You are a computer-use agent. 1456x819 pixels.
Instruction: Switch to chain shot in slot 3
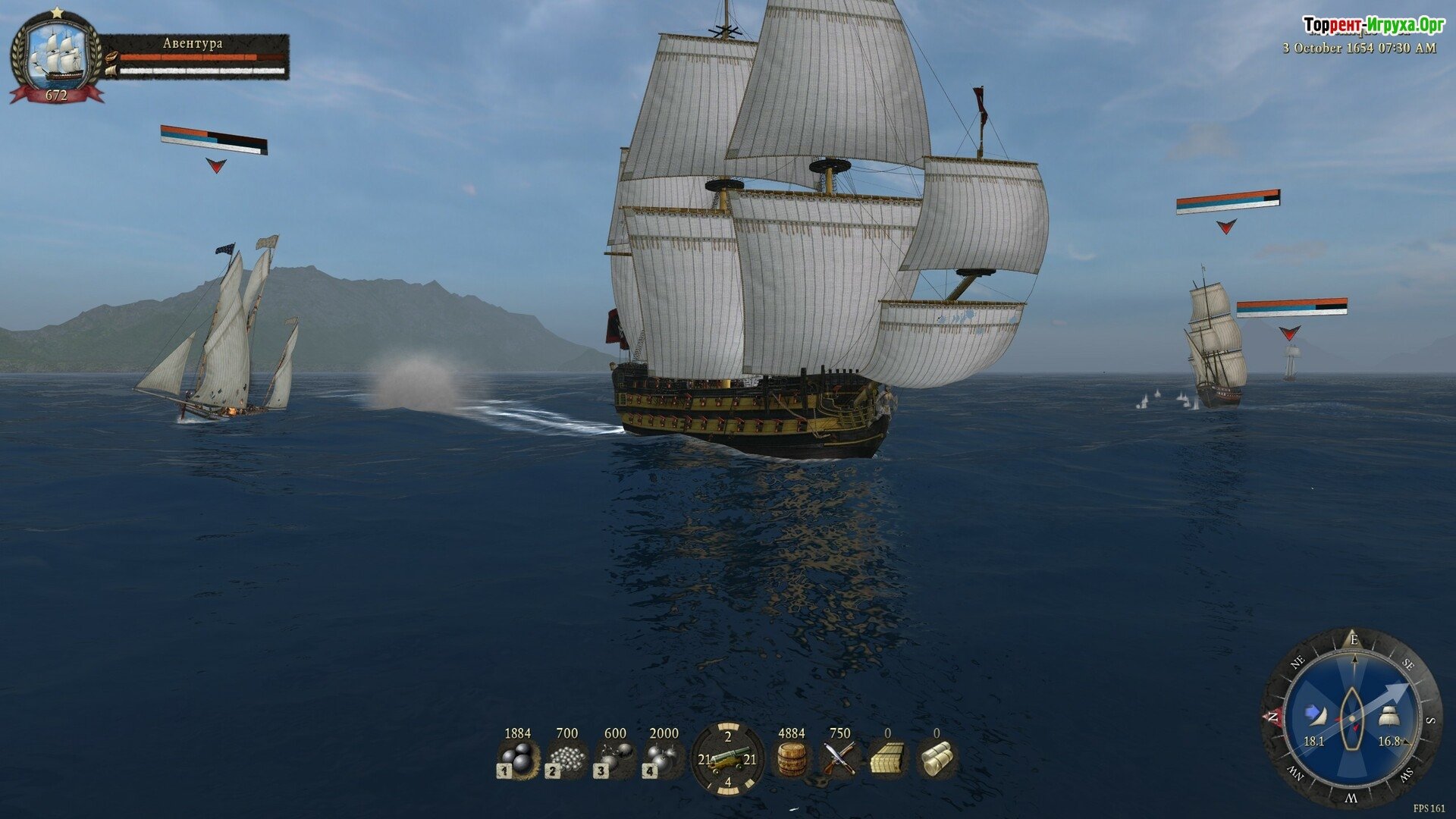tap(615, 758)
